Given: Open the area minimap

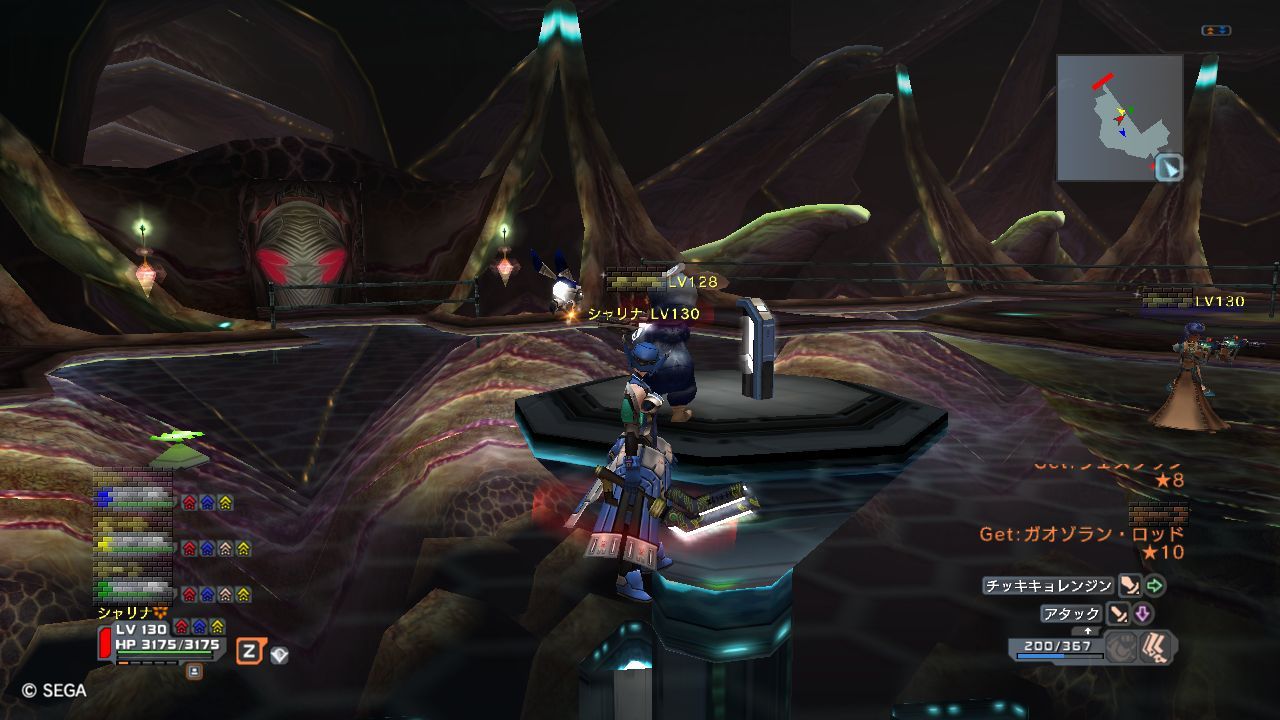Looking at the screenshot, I should click(x=1119, y=117).
